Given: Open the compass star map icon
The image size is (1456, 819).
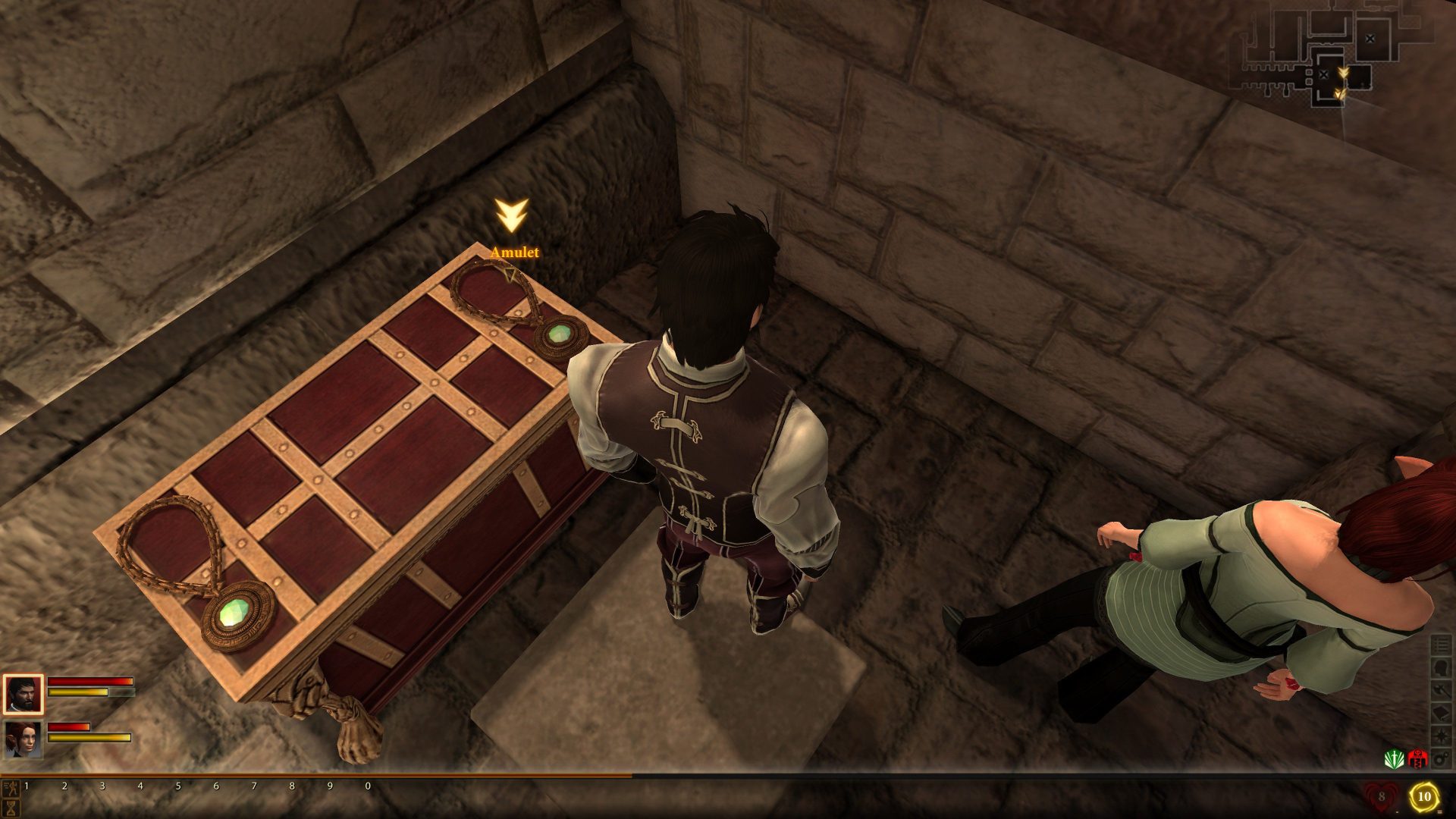Looking at the screenshot, I should click(x=1441, y=736).
